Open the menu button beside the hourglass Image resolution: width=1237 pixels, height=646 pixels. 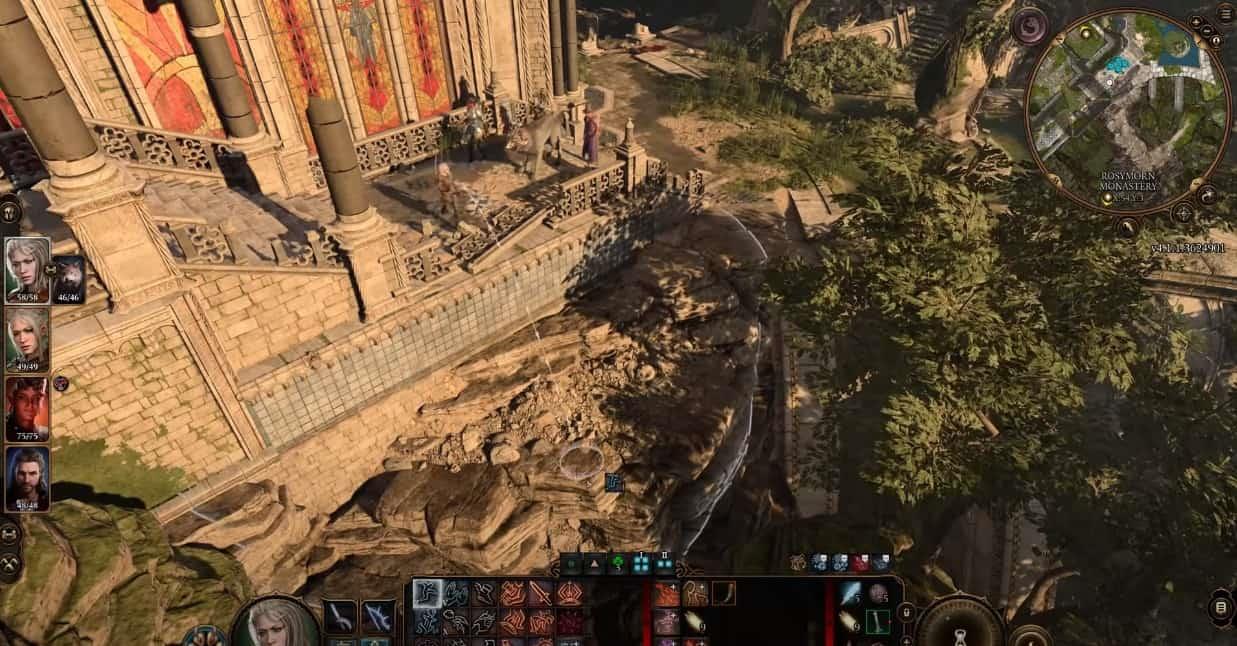(1220, 607)
